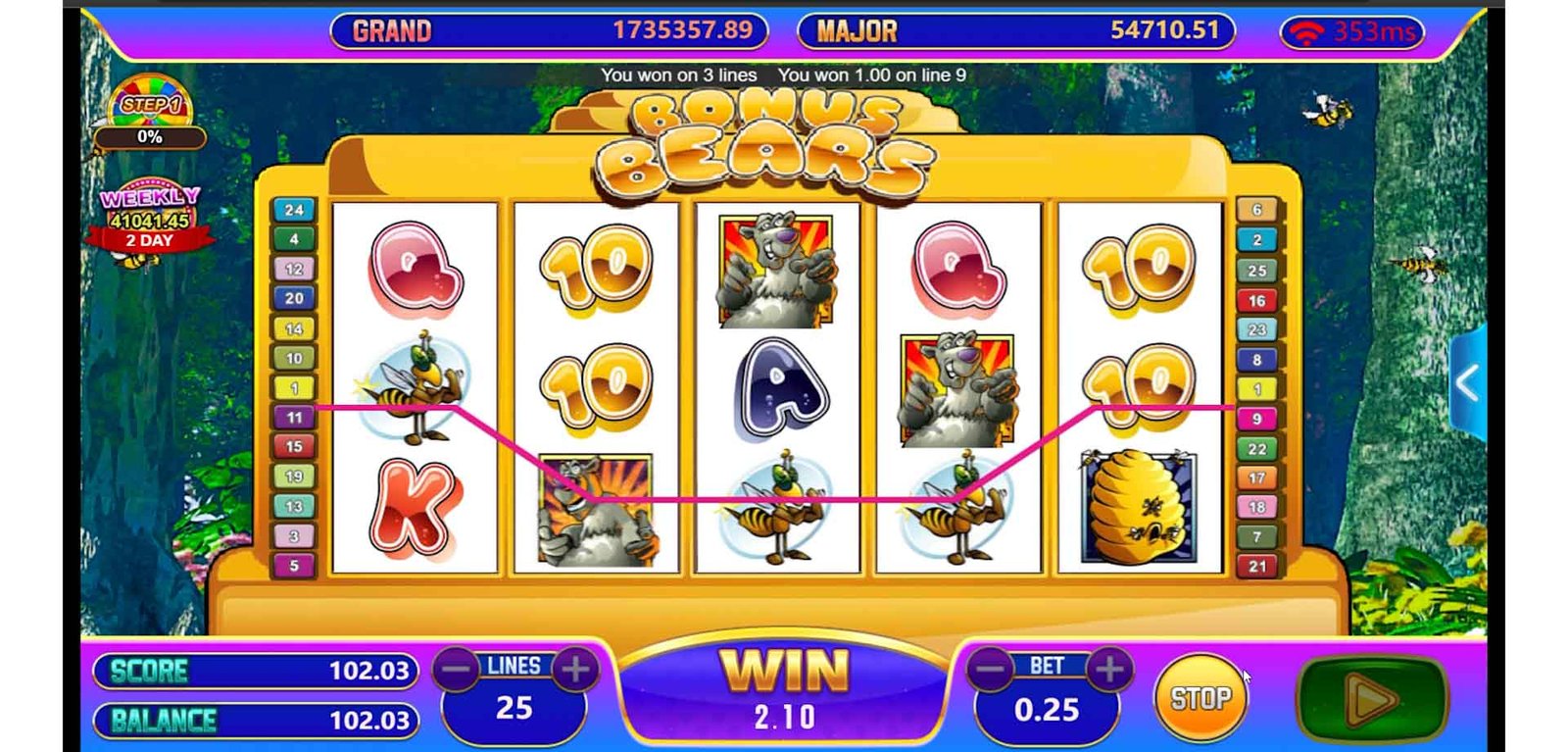
Task: Stop the reels with the STOP button
Action: coord(1200,698)
